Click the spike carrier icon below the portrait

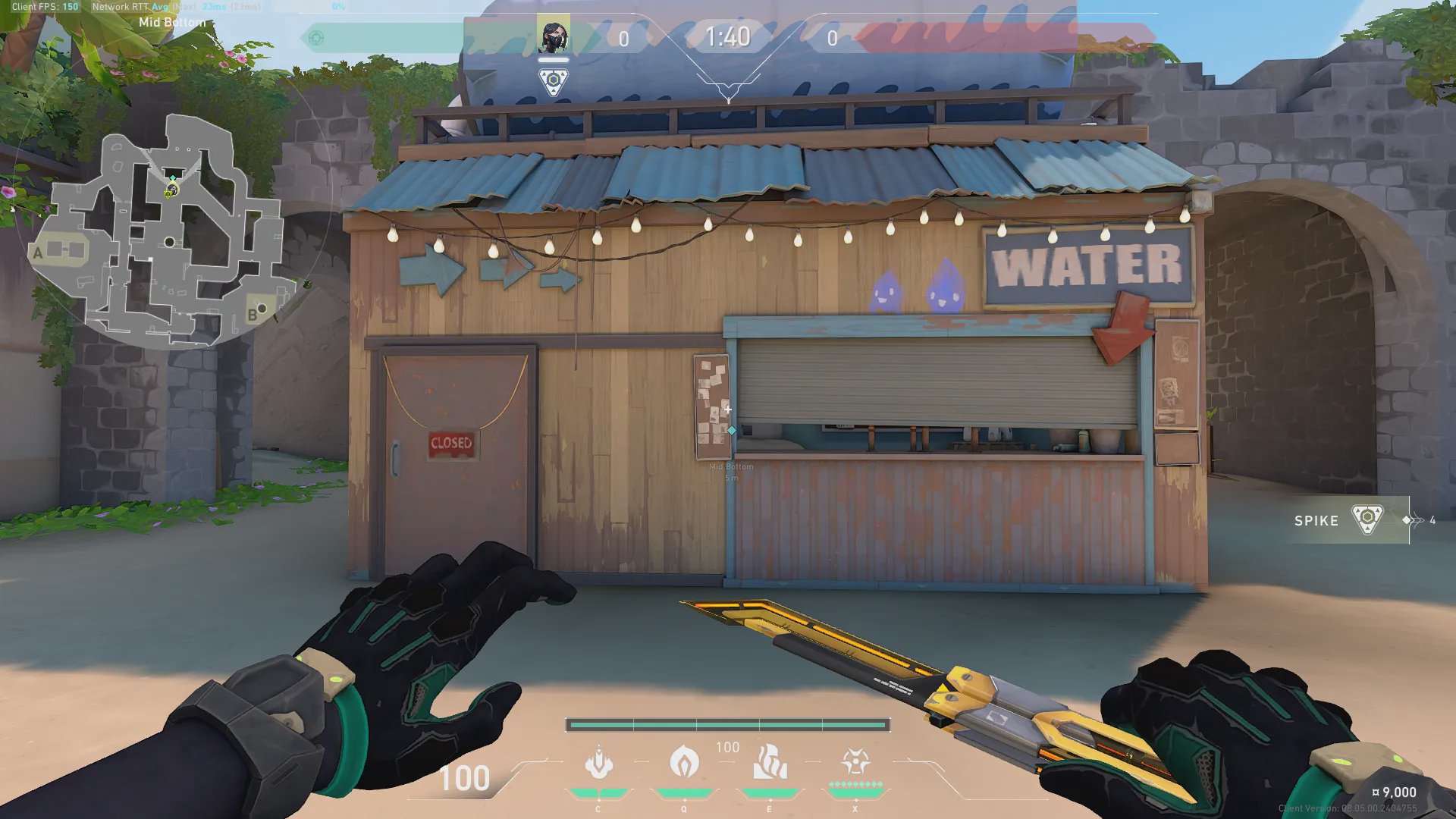(x=554, y=81)
